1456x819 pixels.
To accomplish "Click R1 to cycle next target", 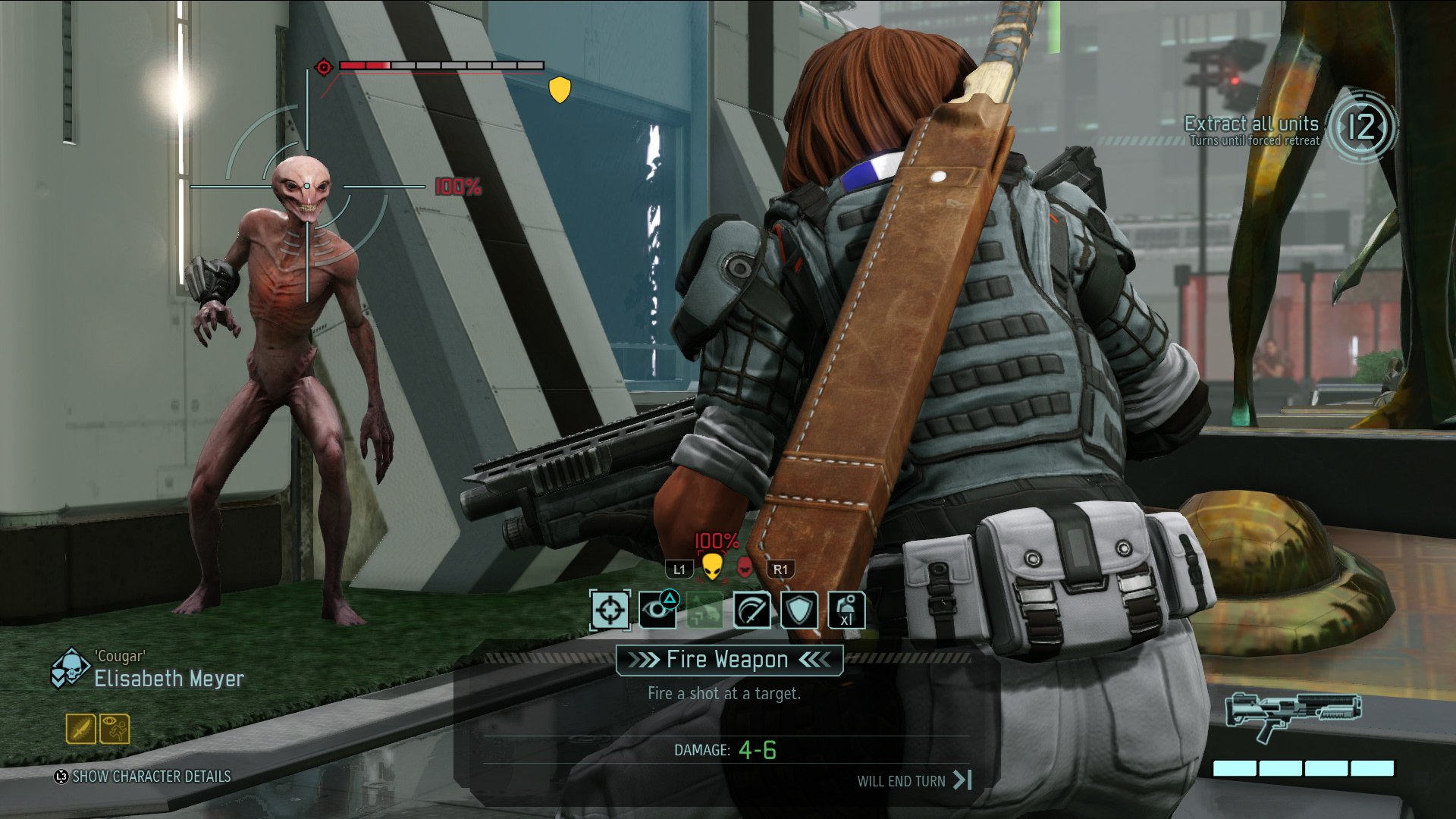I will (x=781, y=570).
